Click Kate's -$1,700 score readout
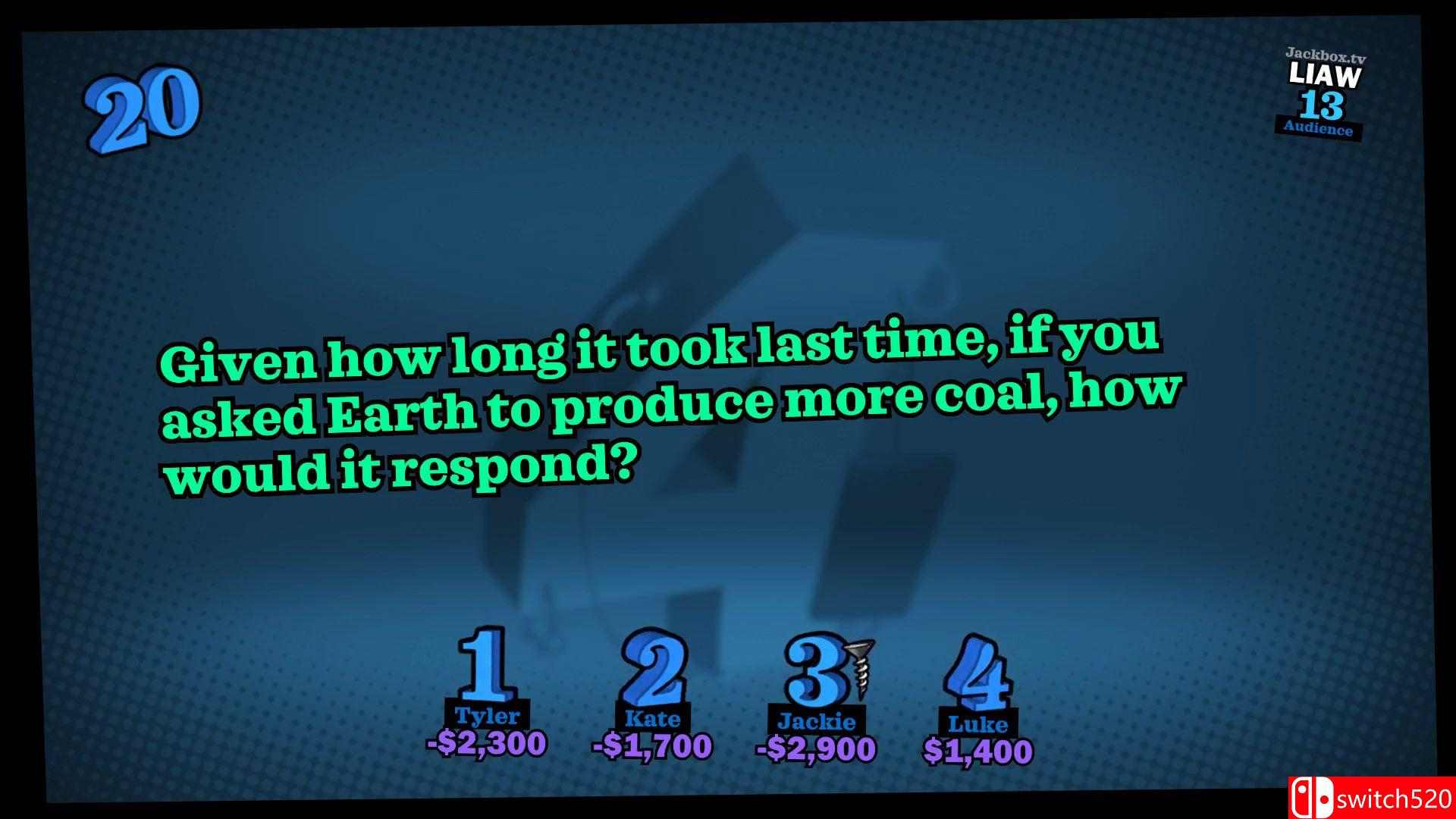1456x819 pixels. [653, 745]
